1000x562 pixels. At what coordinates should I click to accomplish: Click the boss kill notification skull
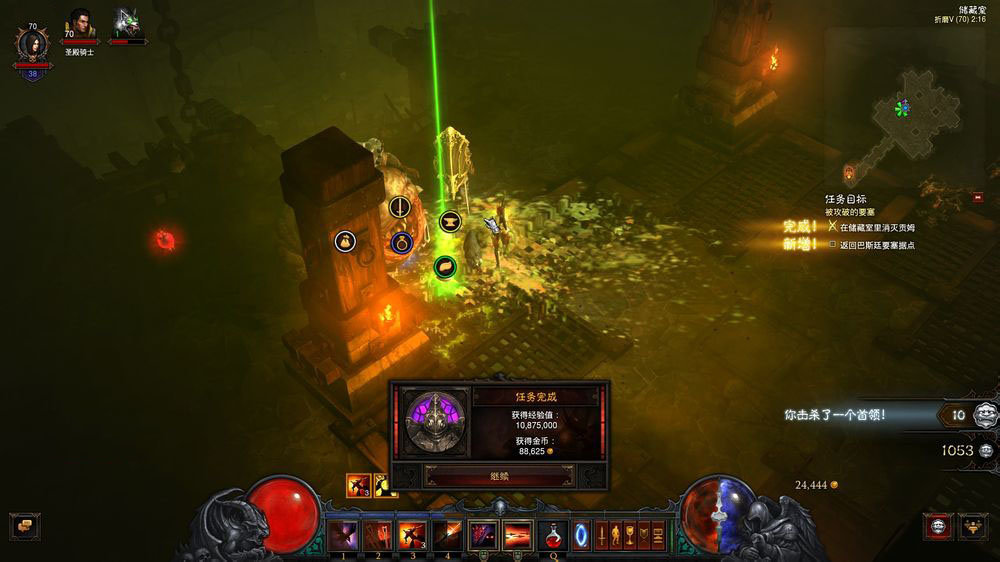tap(986, 414)
